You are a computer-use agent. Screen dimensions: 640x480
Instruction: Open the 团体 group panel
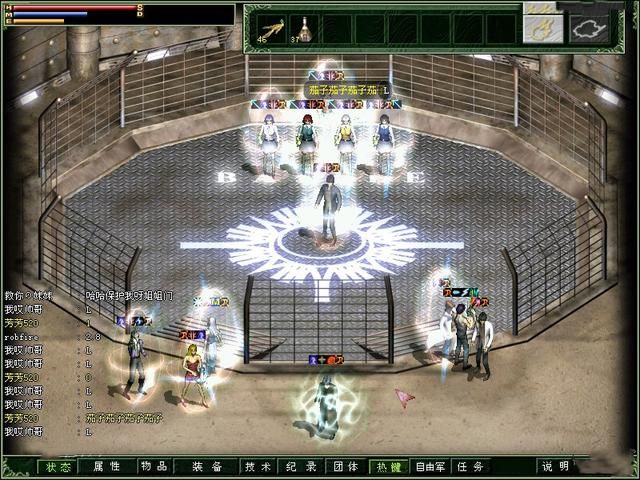click(x=346, y=467)
